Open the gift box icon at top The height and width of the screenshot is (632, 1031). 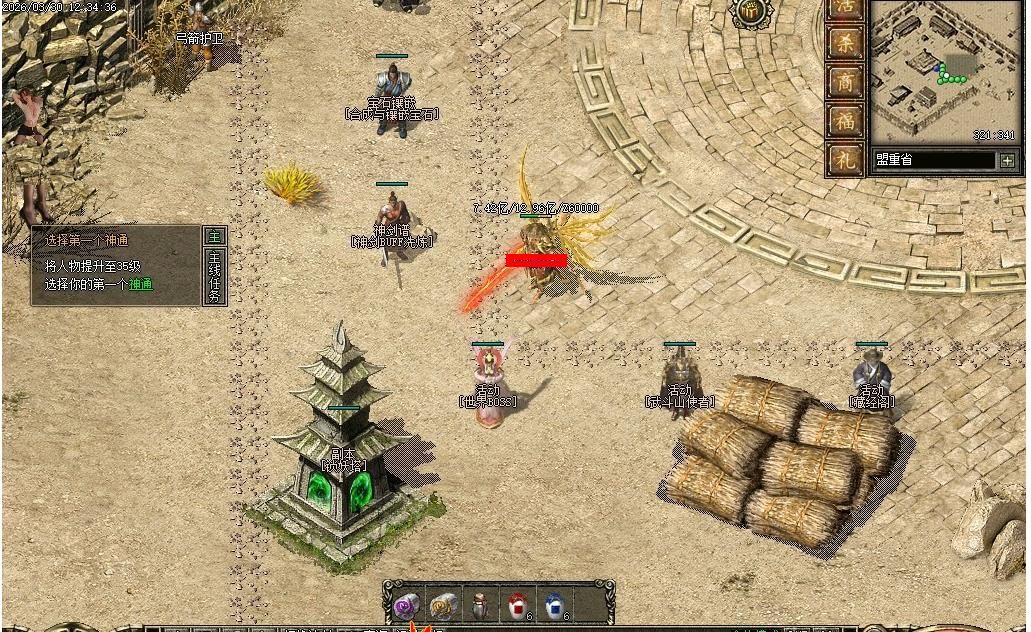(x=753, y=12)
